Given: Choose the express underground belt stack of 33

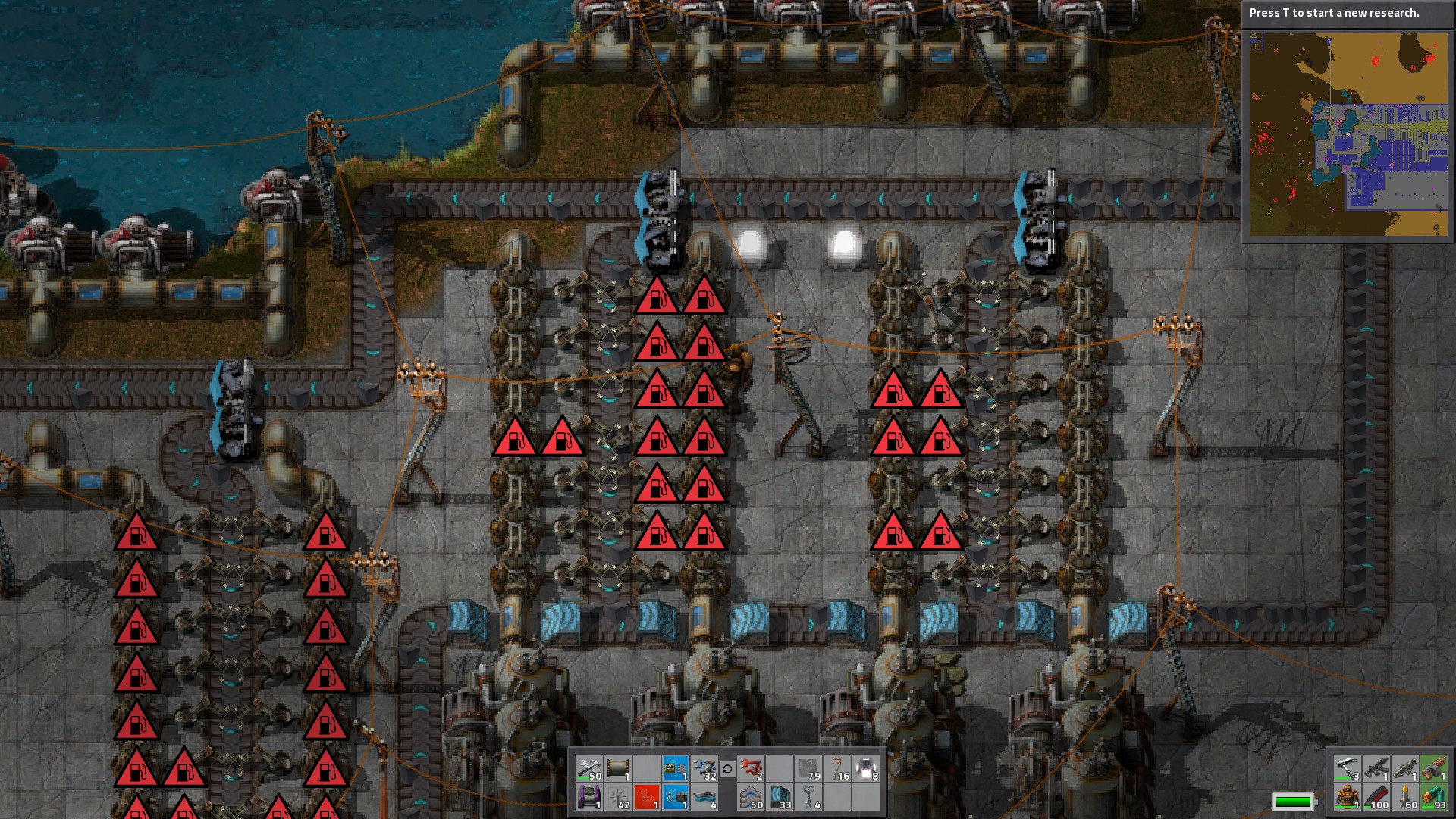Looking at the screenshot, I should [780, 797].
